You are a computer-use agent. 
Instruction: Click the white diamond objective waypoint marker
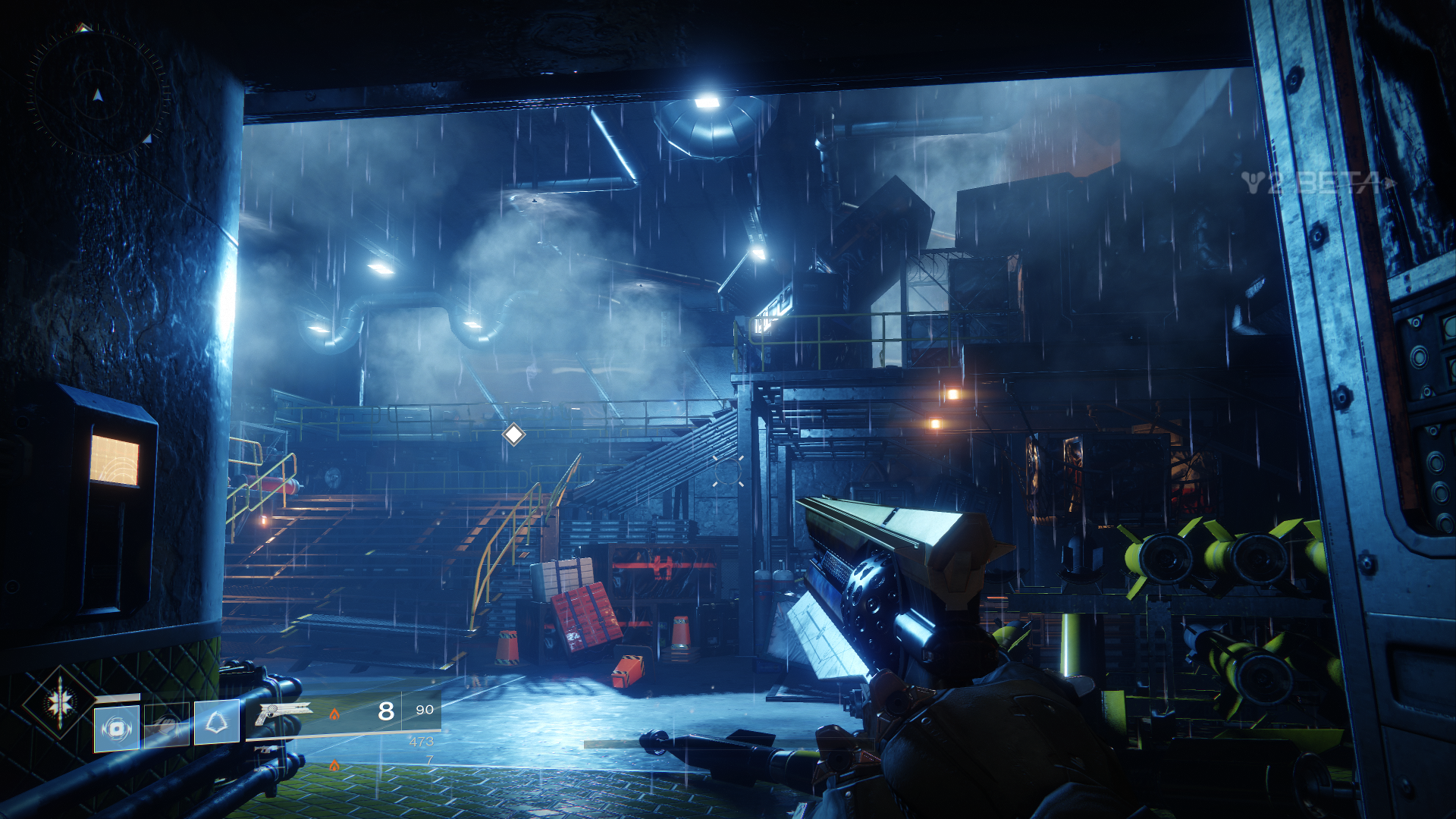pyautogui.click(x=513, y=435)
